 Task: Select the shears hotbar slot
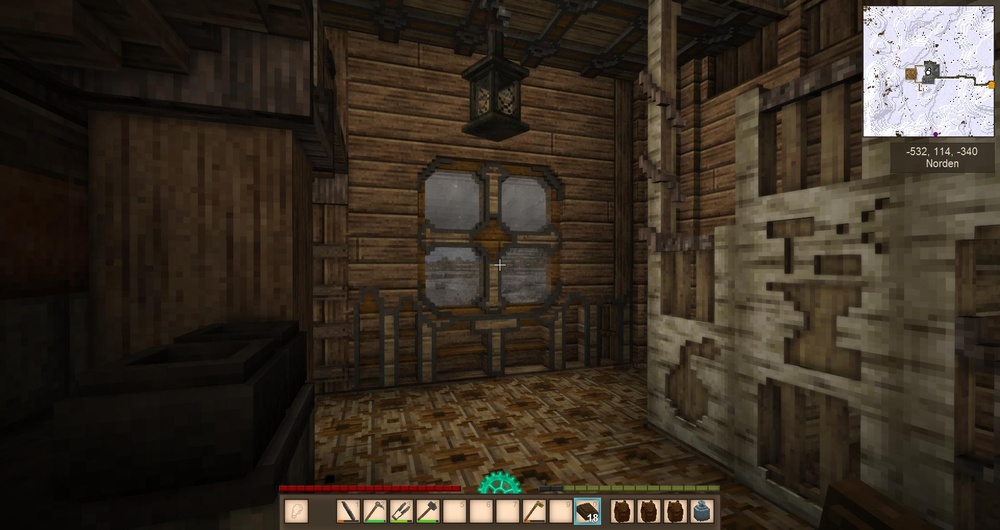(x=402, y=511)
